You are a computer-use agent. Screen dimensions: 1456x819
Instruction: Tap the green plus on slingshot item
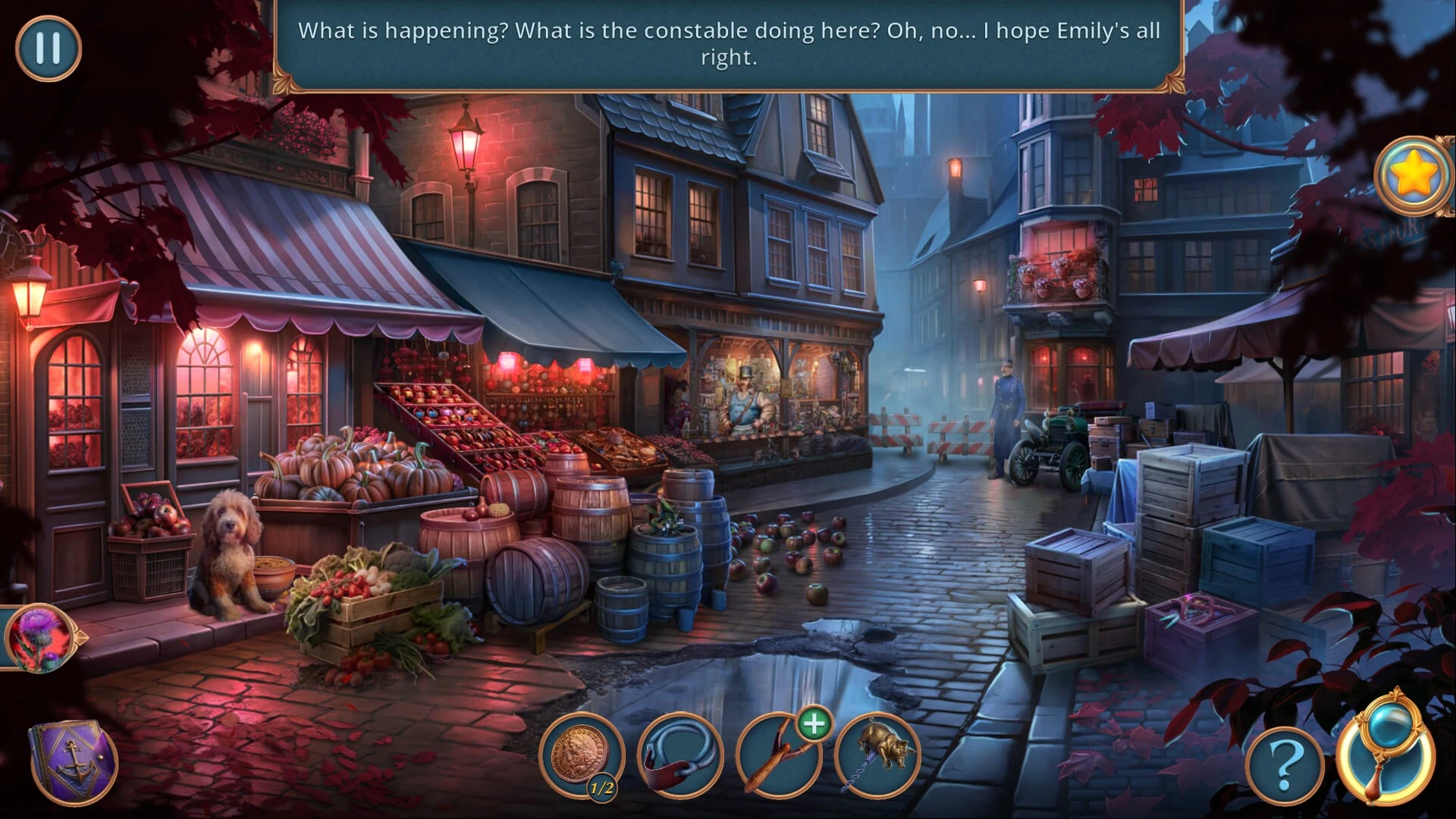point(814,724)
